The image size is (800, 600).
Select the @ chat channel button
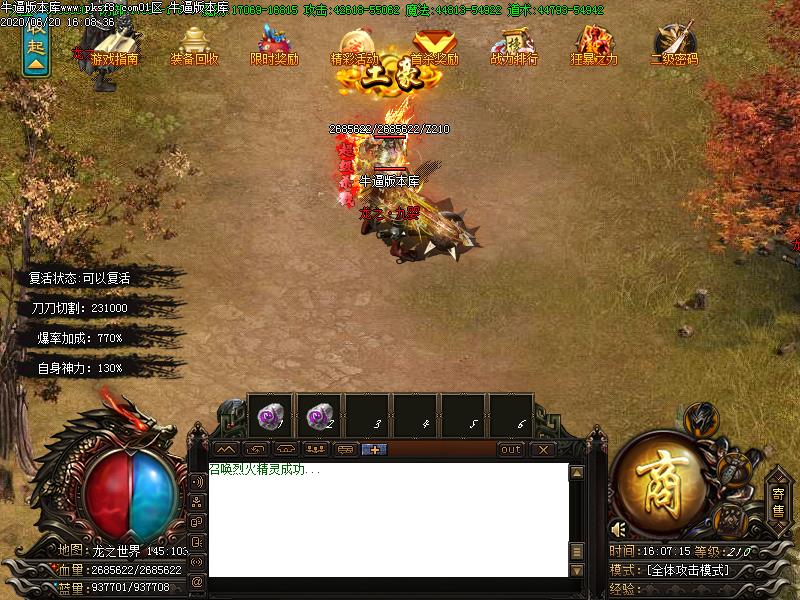196,581
